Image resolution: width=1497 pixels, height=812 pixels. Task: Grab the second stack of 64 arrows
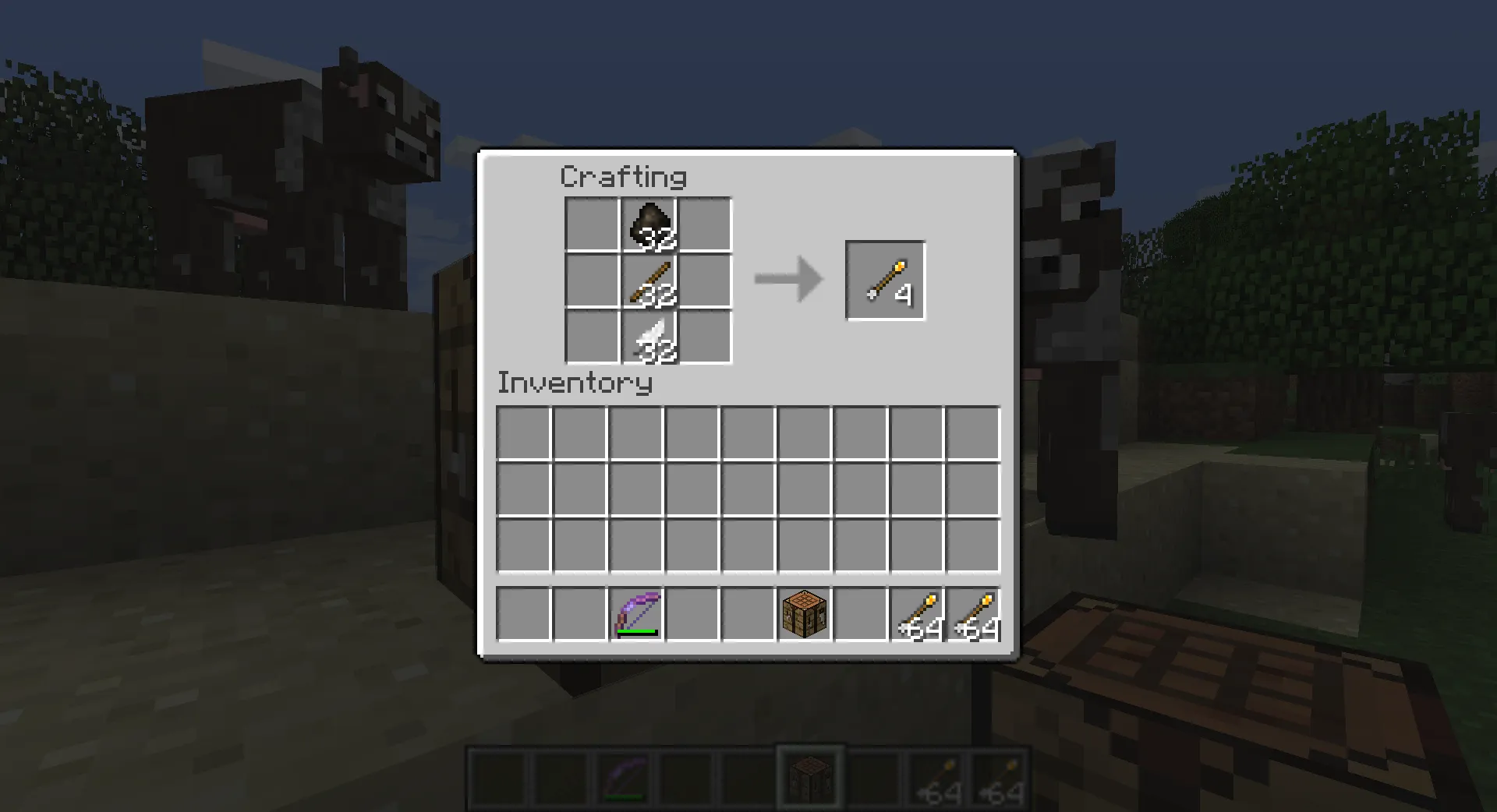coord(972,615)
